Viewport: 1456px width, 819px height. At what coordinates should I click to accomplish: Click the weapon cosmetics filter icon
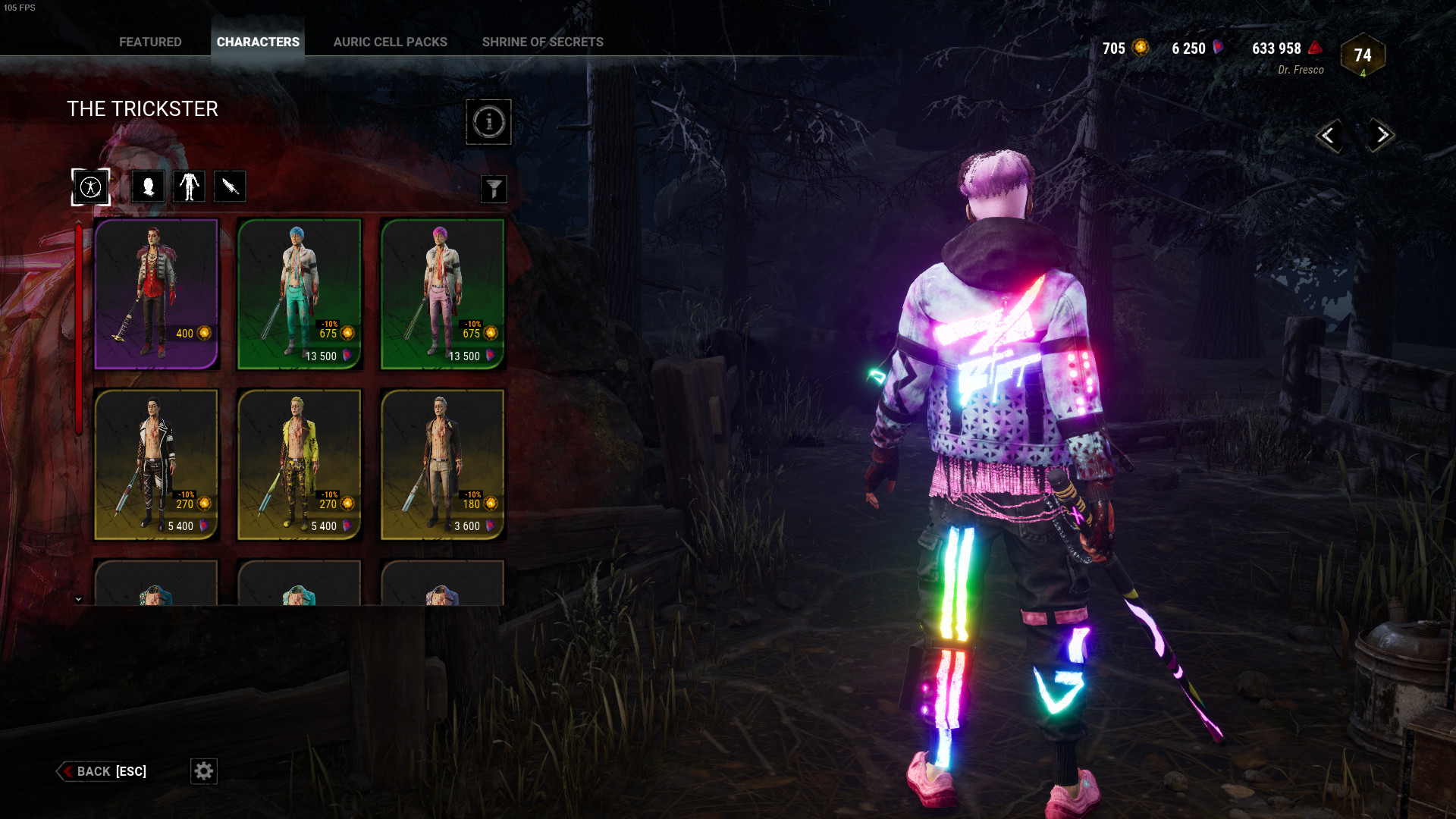(x=230, y=186)
